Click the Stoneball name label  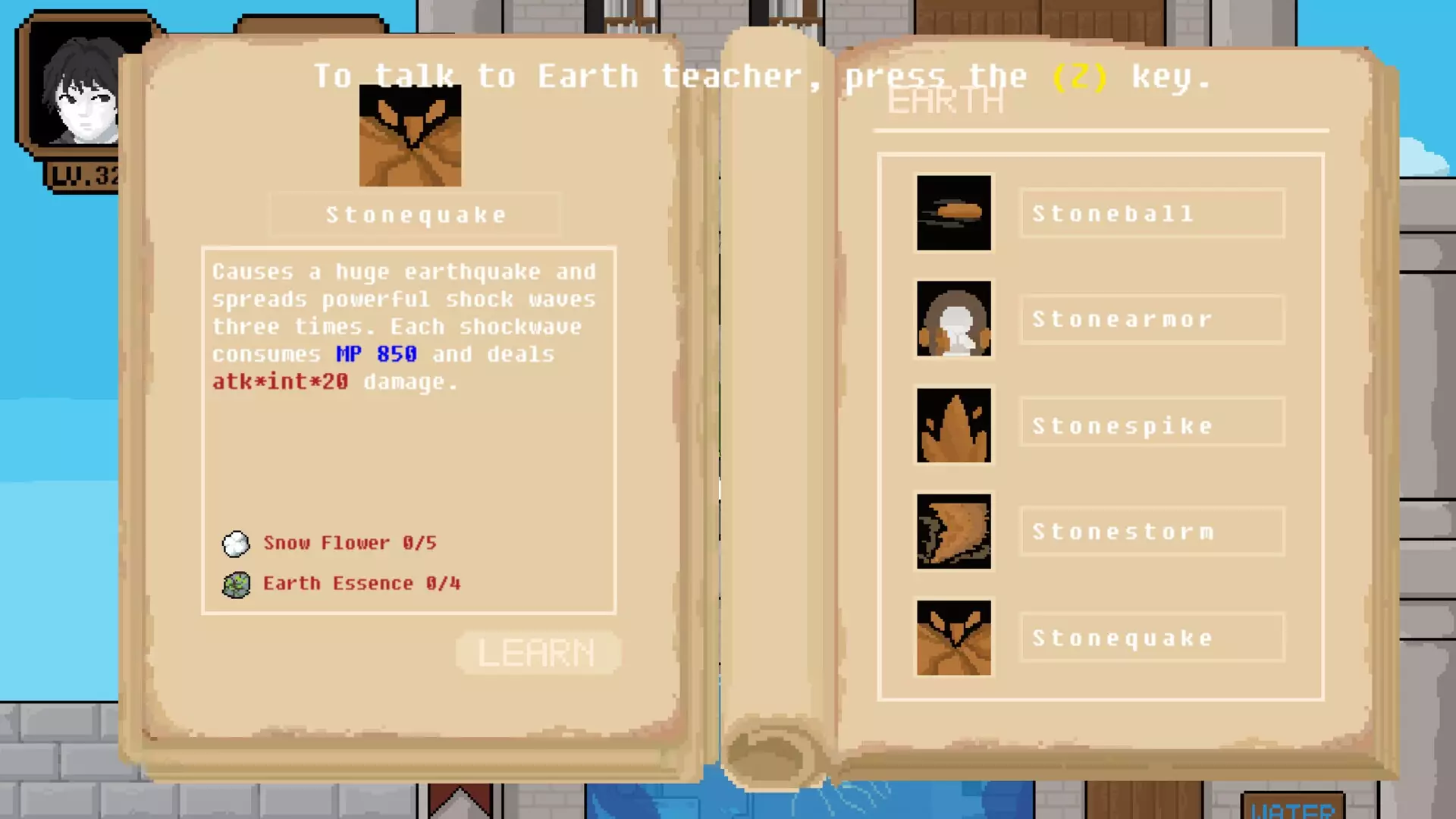(1151, 213)
